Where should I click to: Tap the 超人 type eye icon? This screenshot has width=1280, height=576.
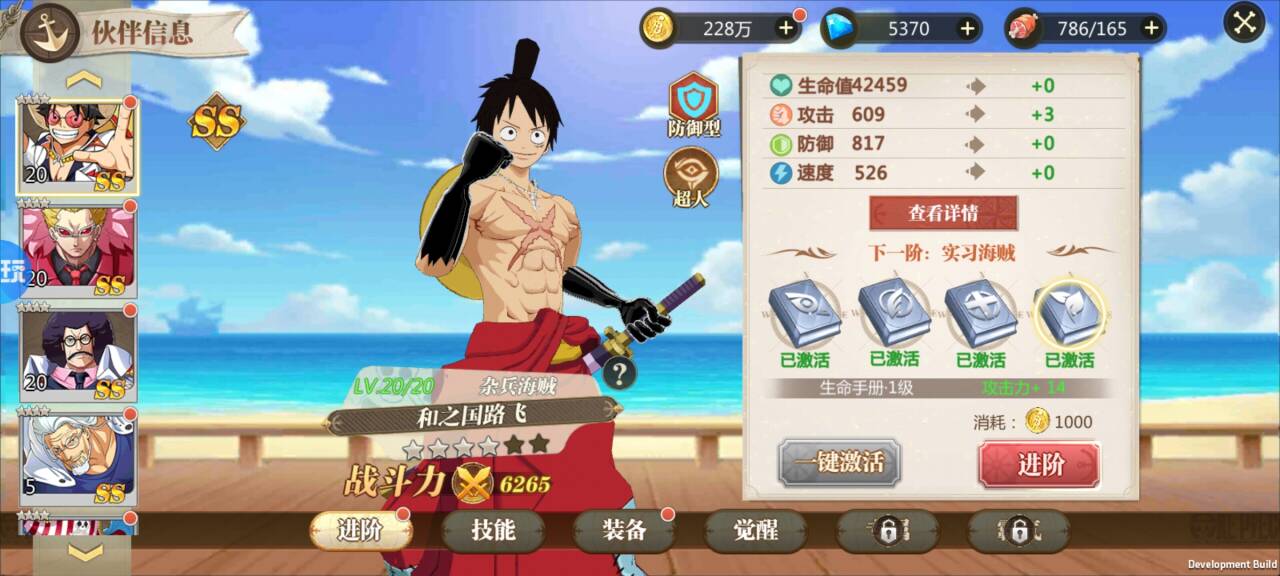click(x=691, y=173)
